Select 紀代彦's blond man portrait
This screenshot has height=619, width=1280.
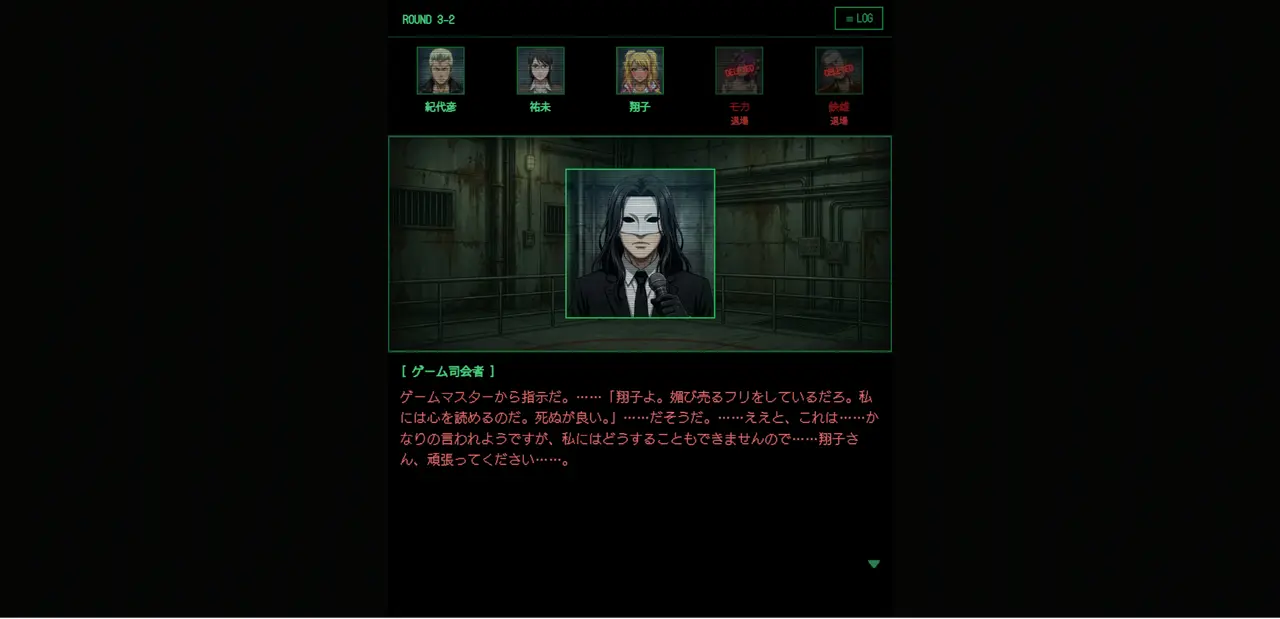pos(440,71)
